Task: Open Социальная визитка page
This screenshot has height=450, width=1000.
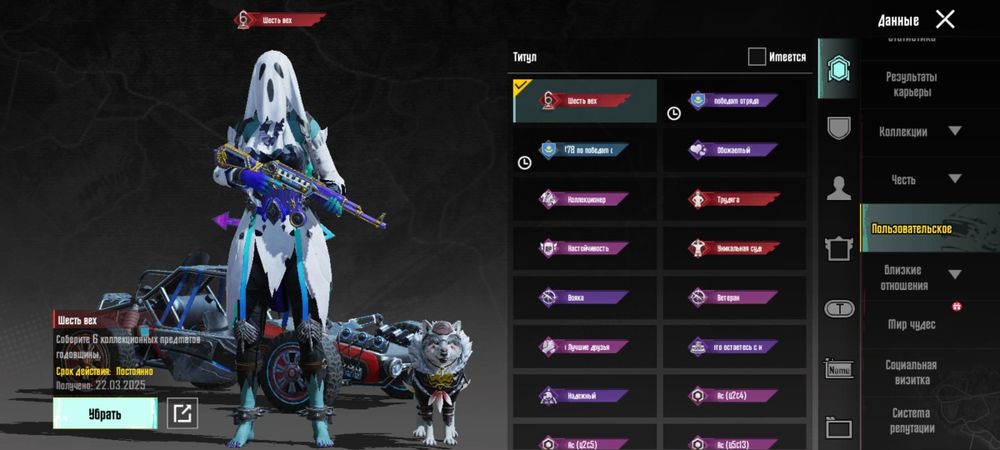Action: click(910, 372)
